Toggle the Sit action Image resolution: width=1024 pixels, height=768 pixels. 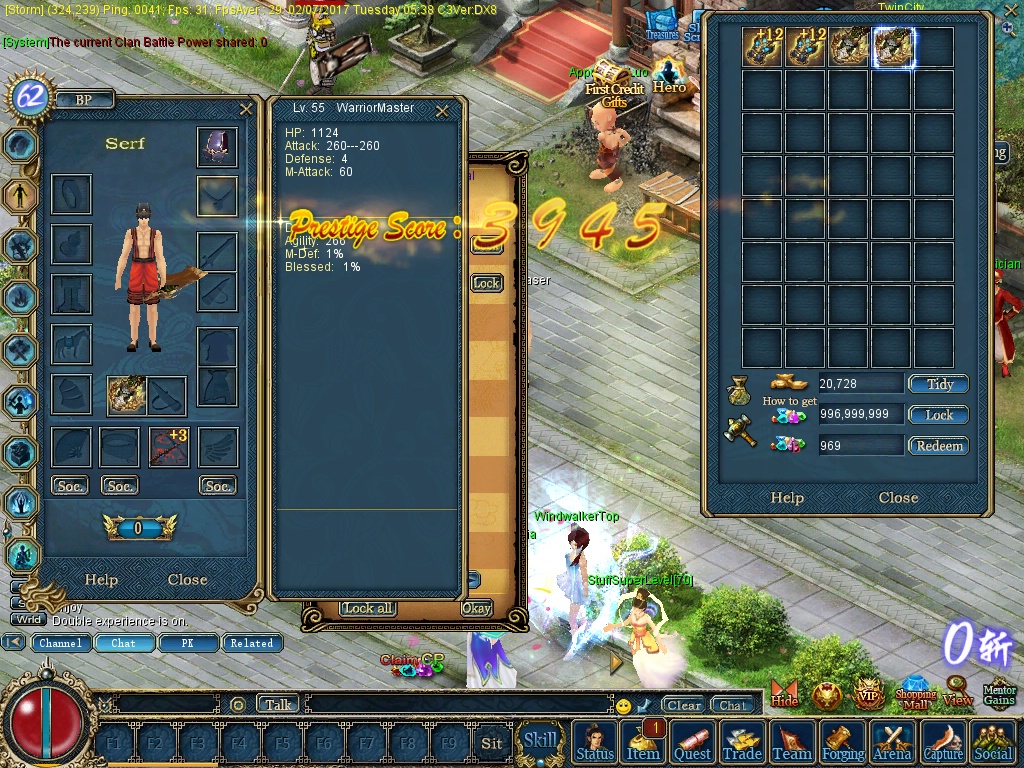[491, 743]
